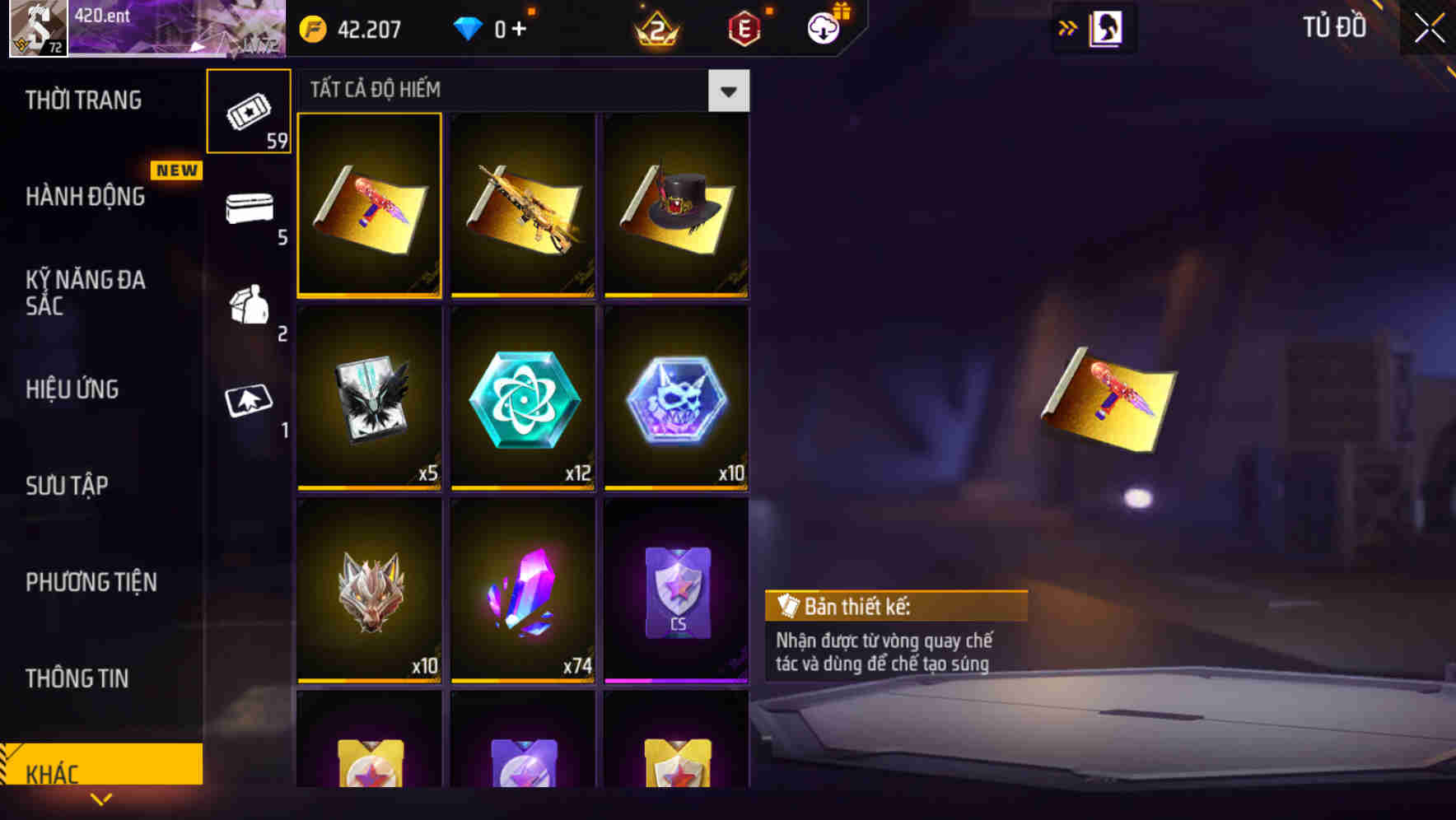Viewport: 1456px width, 820px height.
Task: Open the rank badge showing level 2
Action: coord(656,27)
